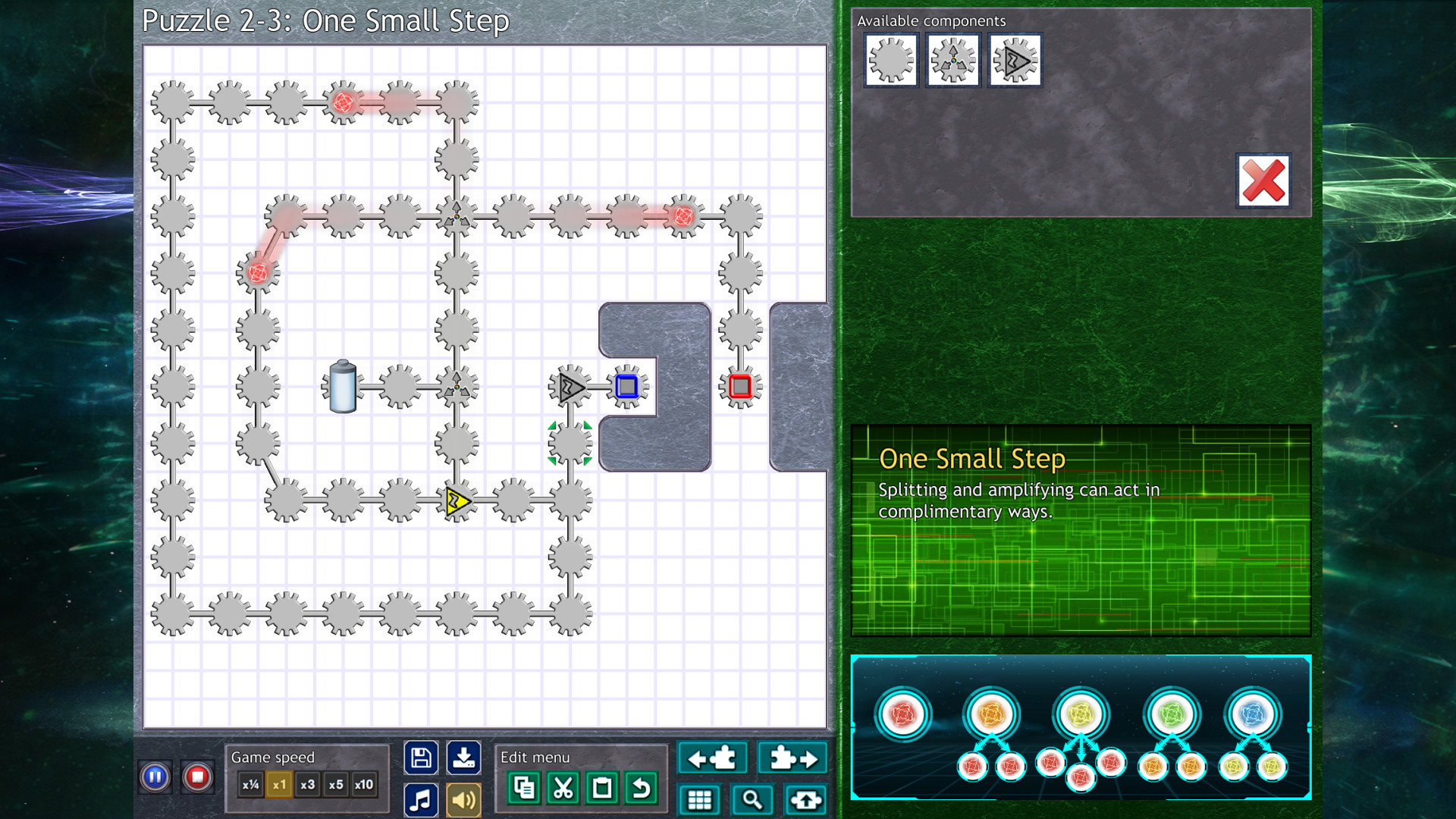This screenshot has width=1456, height=819.
Task: Click the upload share icon
Action: [x=805, y=799]
